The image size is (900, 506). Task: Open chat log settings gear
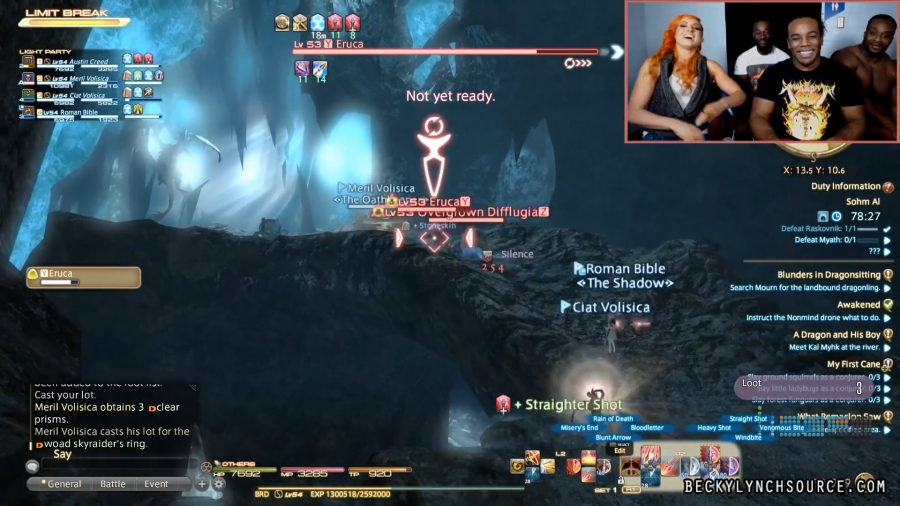click(218, 484)
